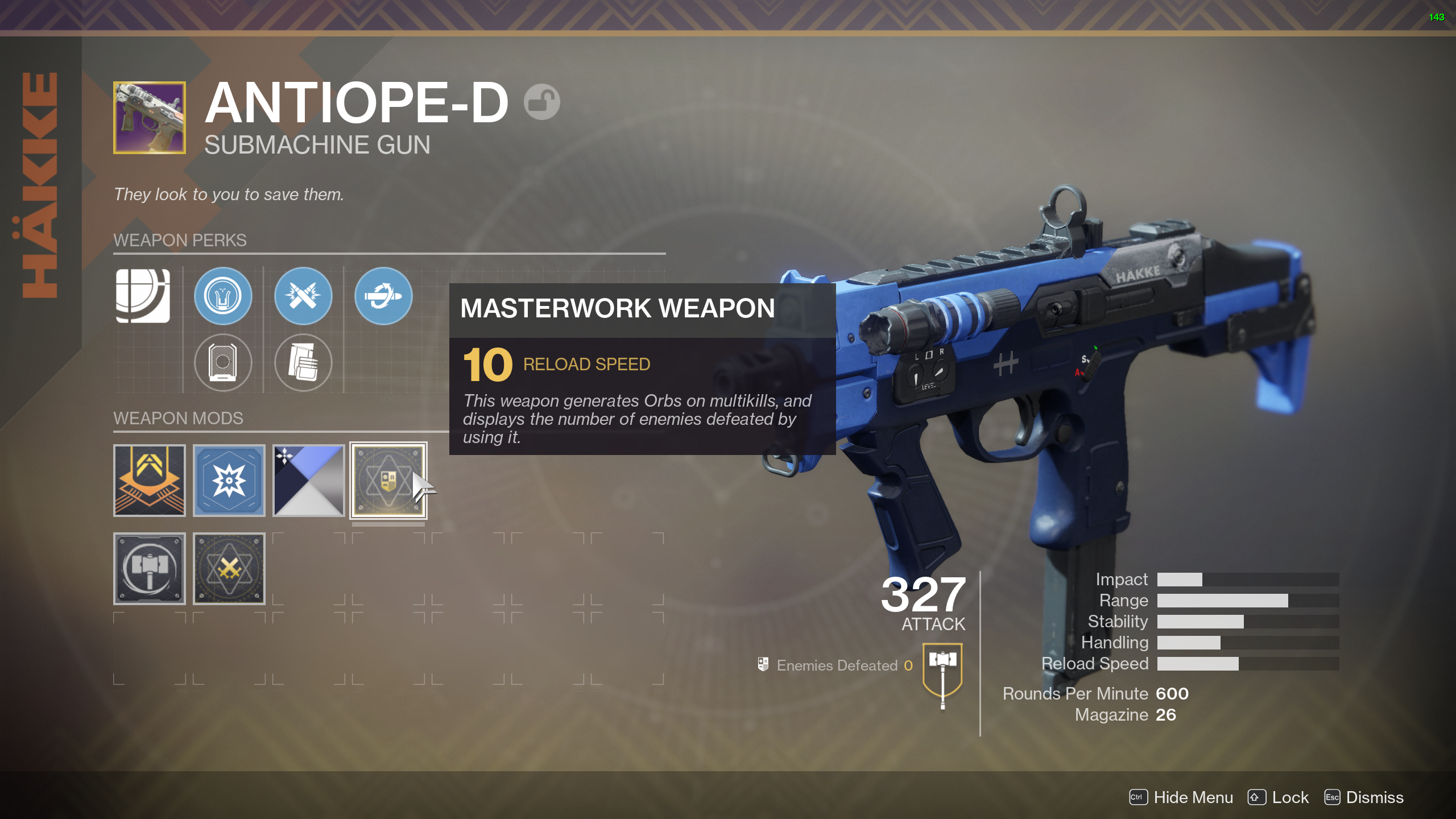Click the highlighted Masterwork Weapon mod slot
This screenshot has height=819, width=1456.
(388, 481)
